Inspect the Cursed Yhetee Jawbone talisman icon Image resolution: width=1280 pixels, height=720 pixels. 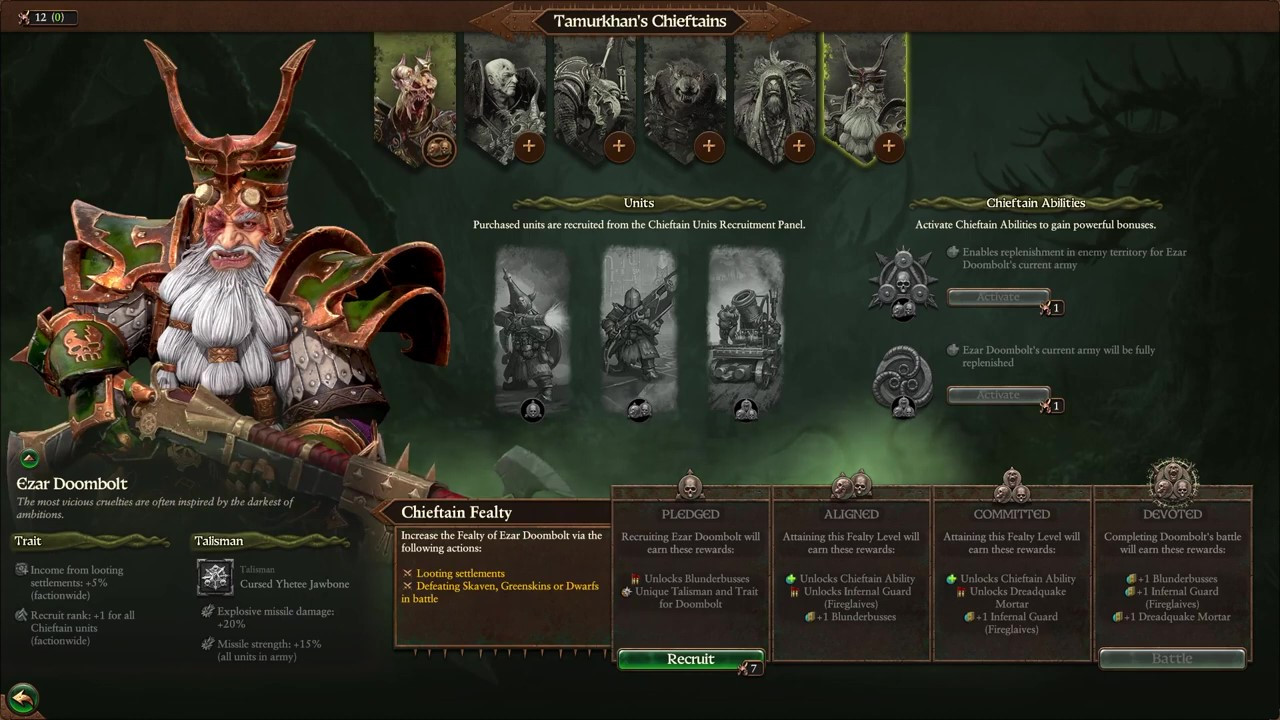pyautogui.click(x=215, y=577)
